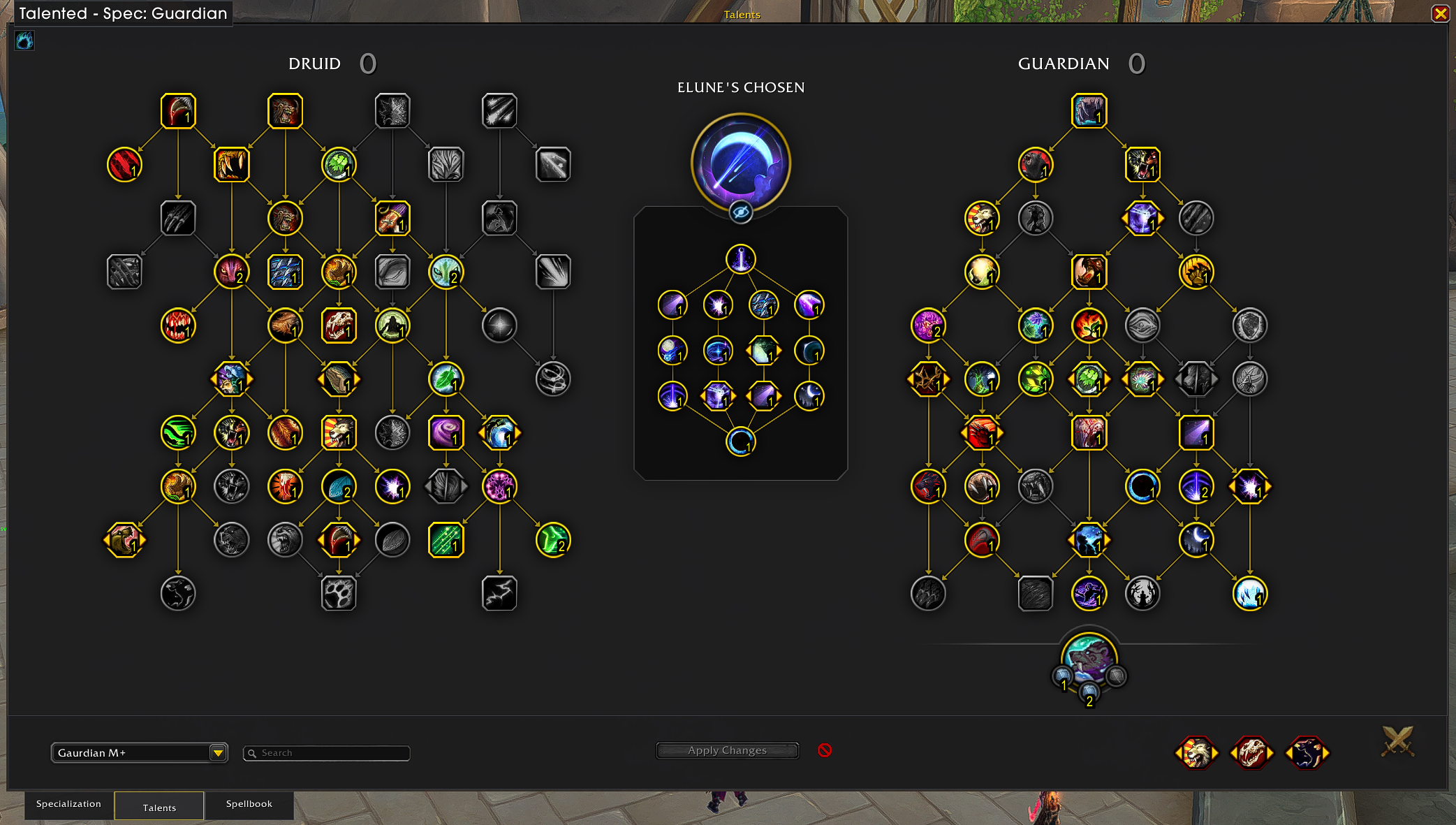Select the Talents tab
This screenshot has height=825, width=1456.
pos(159,807)
